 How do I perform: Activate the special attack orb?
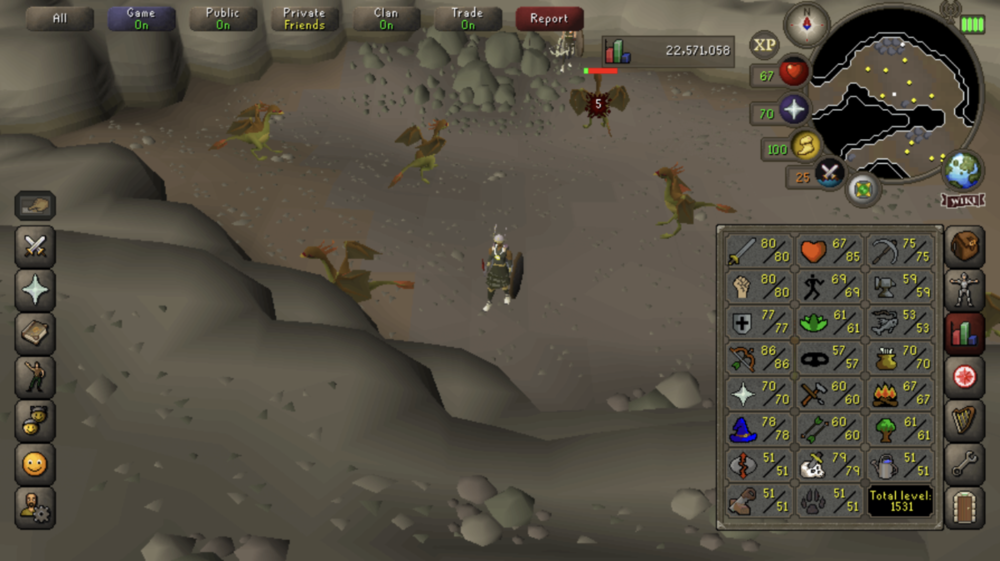point(830,173)
